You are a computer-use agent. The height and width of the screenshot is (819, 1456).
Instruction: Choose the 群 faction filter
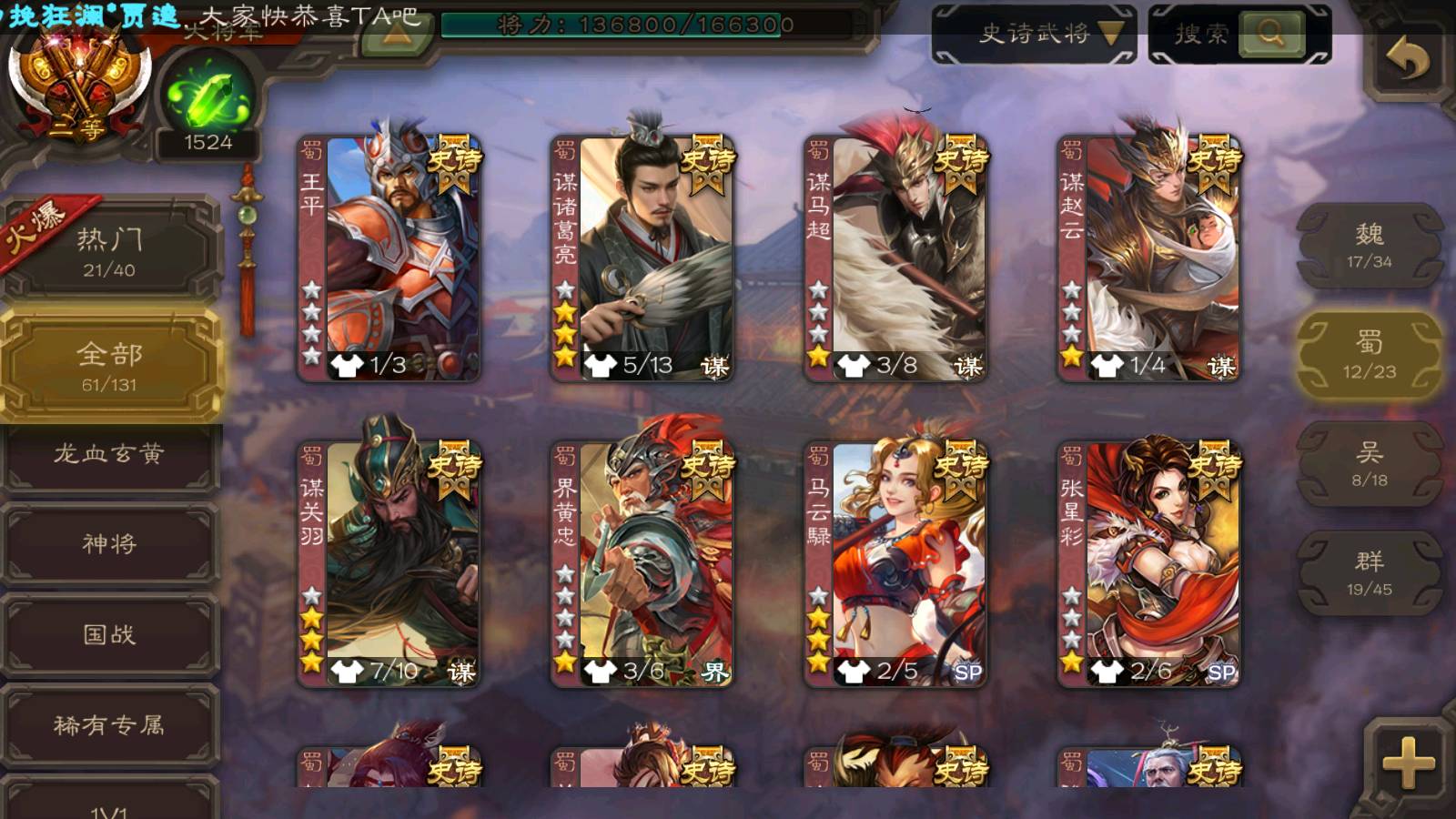click(x=1369, y=573)
